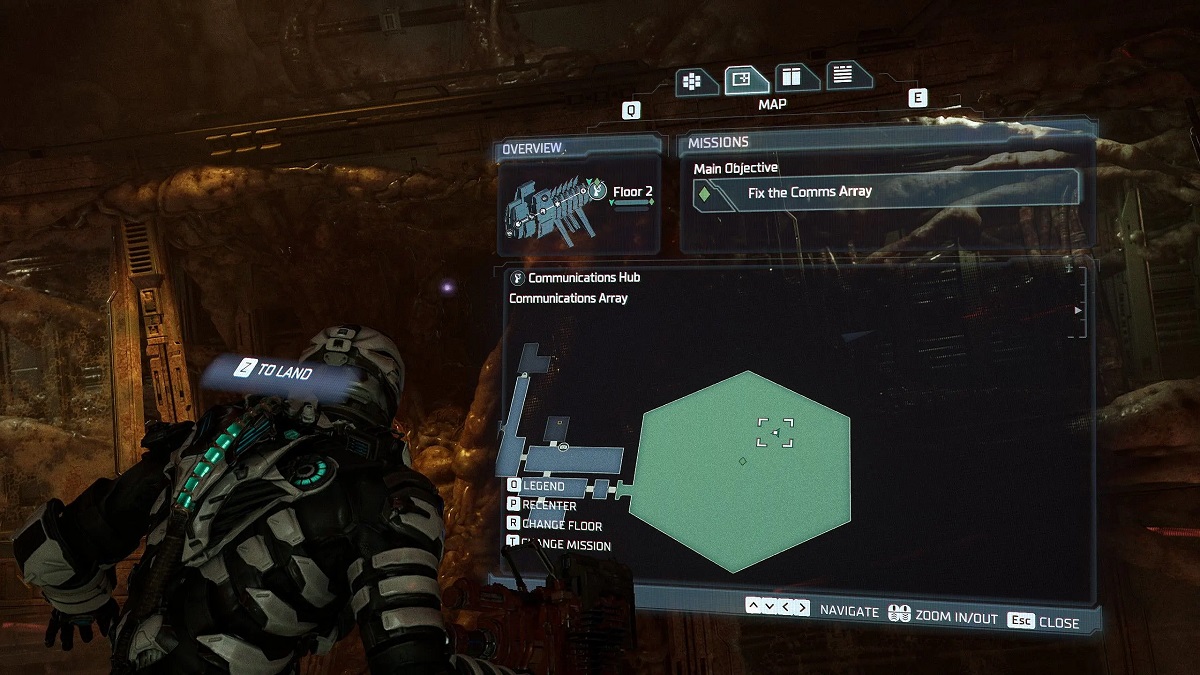Recenter the map view

click(548, 505)
